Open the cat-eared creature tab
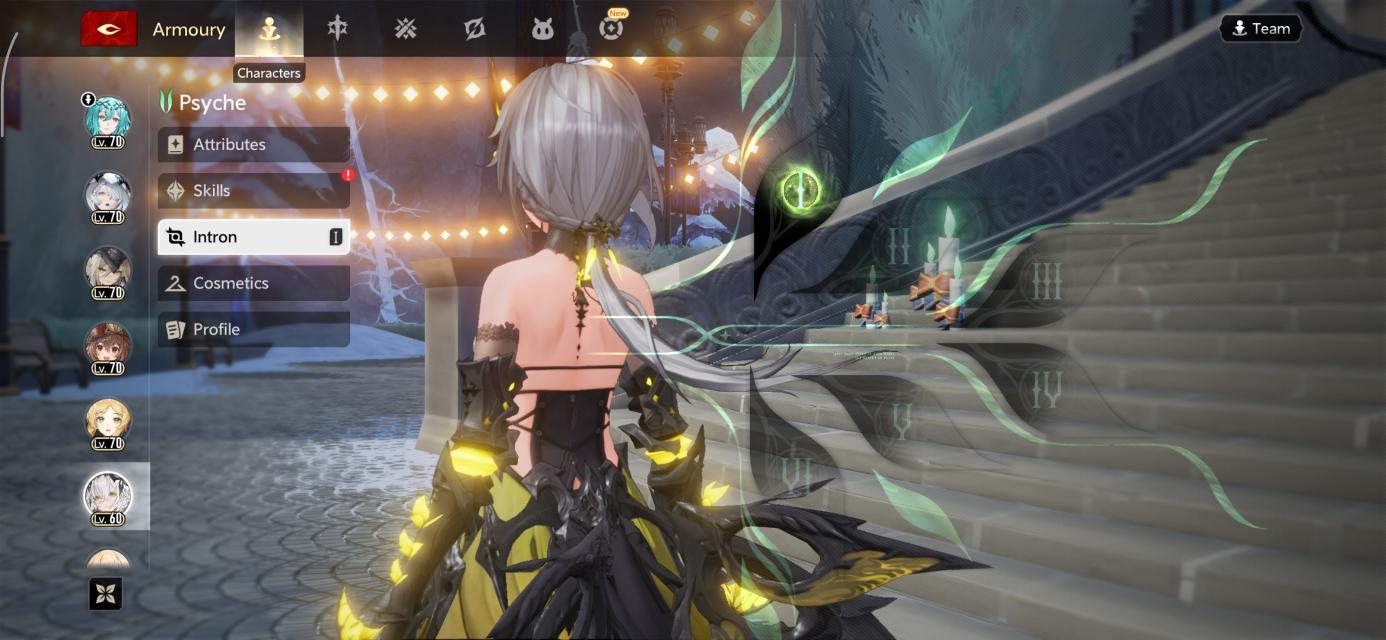The image size is (1386, 640). 542,29
